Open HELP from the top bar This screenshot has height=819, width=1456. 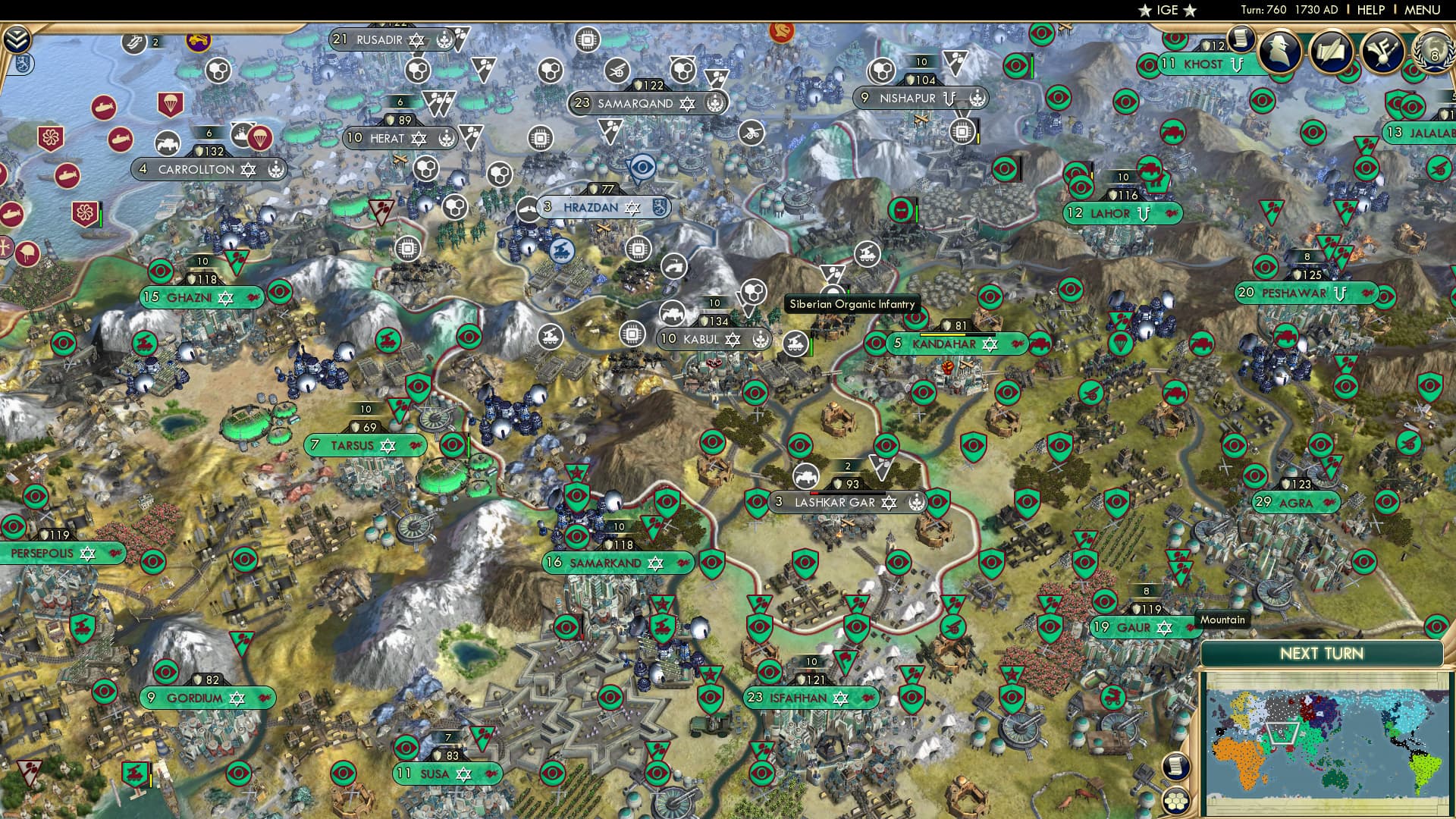point(1370,10)
